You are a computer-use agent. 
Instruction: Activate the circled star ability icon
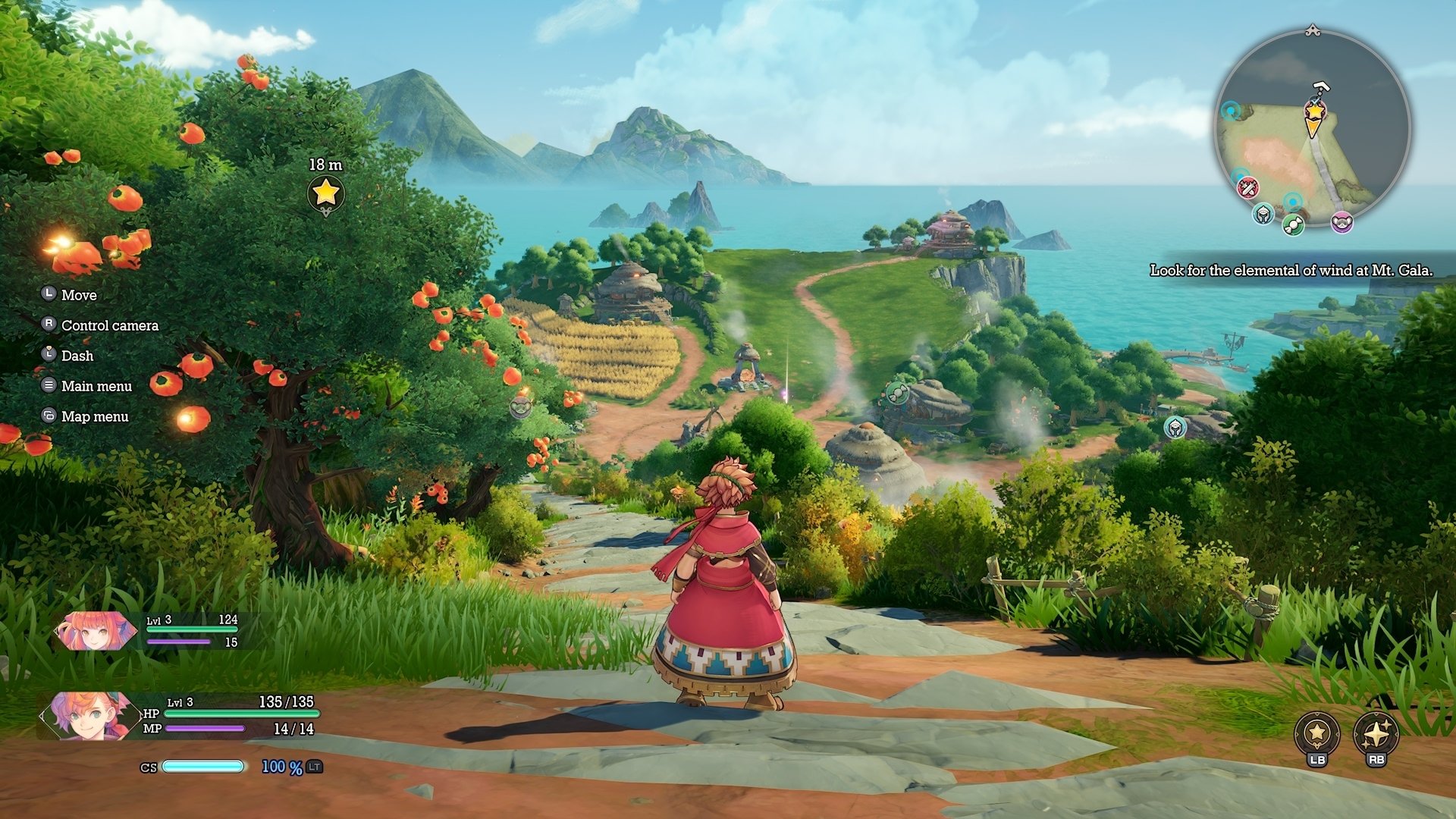coord(1317,733)
